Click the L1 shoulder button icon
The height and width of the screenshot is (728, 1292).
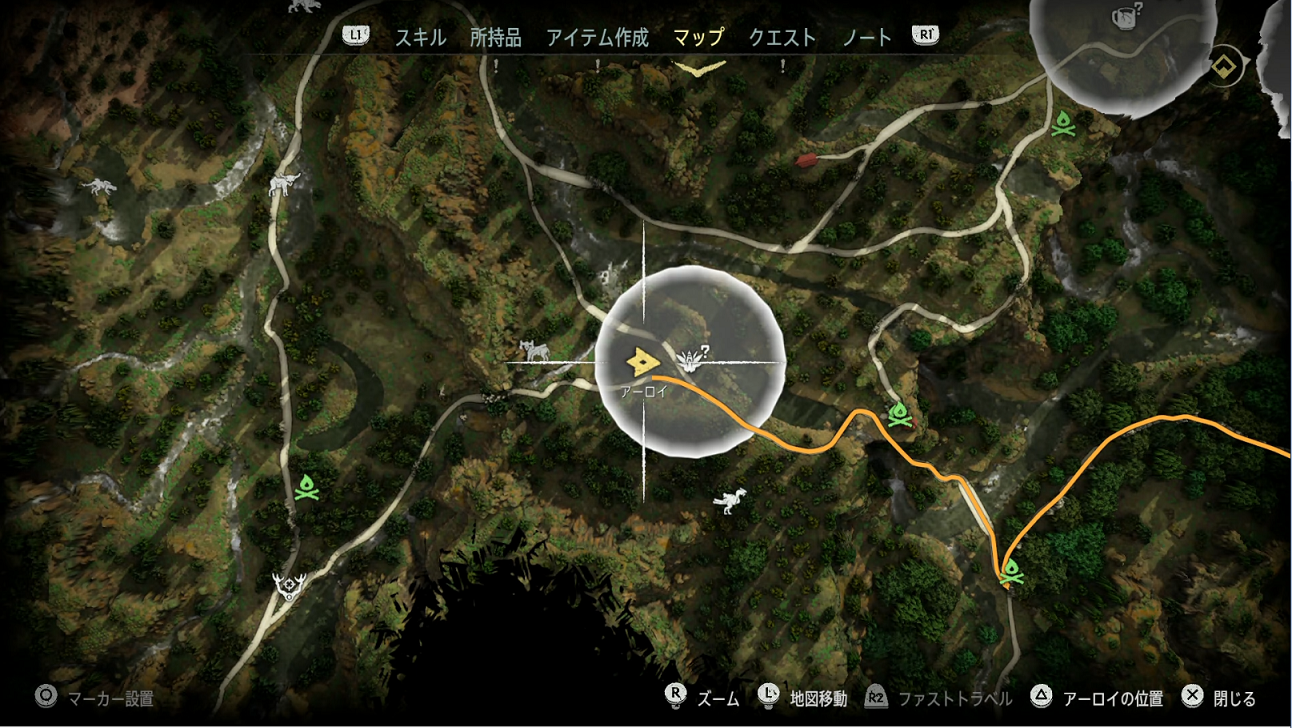click(355, 34)
